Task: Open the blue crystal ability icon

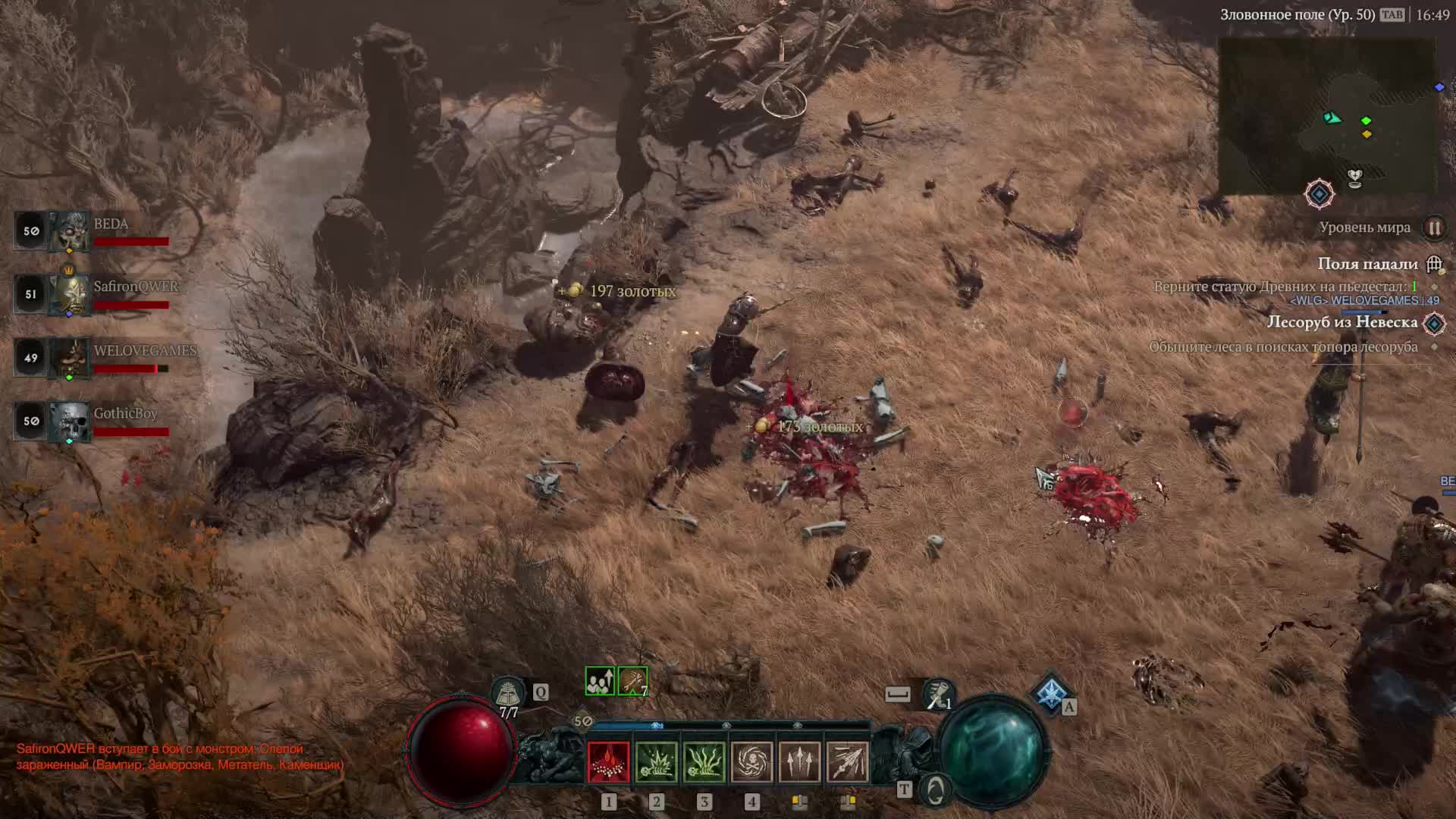Action: (1050, 692)
